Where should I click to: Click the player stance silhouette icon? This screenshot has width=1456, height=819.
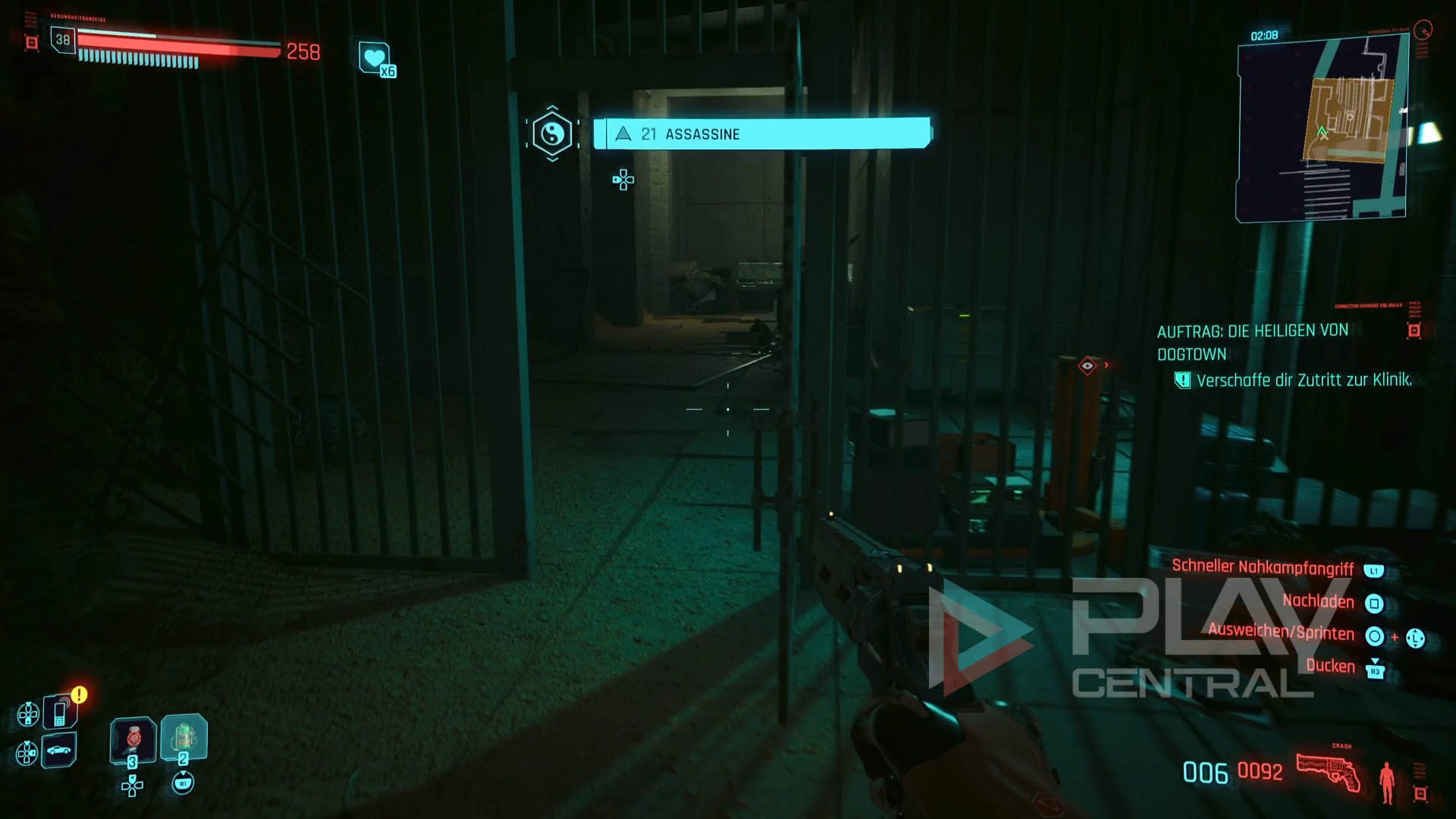coord(1387,782)
